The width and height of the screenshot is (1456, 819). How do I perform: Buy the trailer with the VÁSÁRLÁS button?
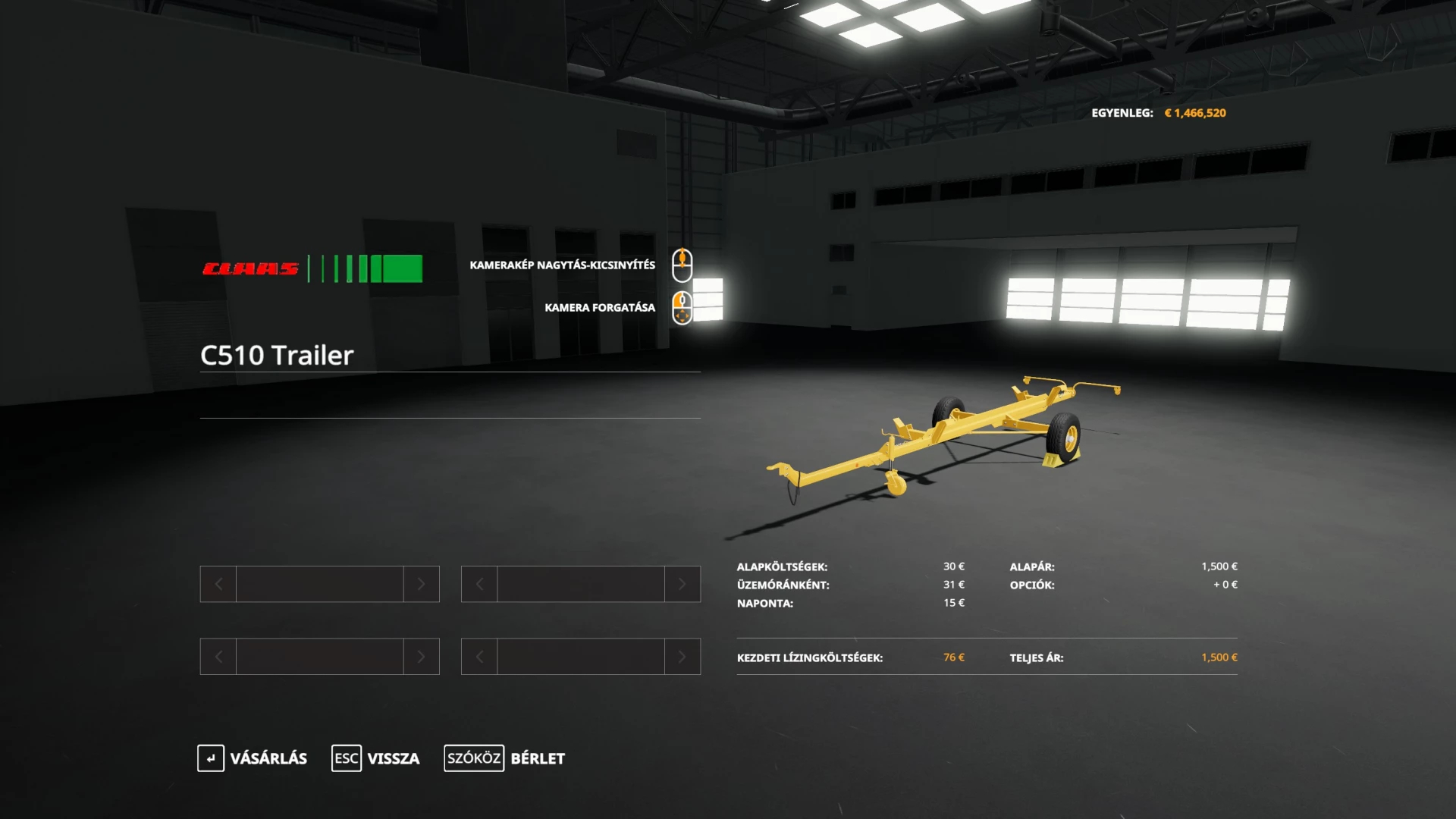tap(253, 758)
